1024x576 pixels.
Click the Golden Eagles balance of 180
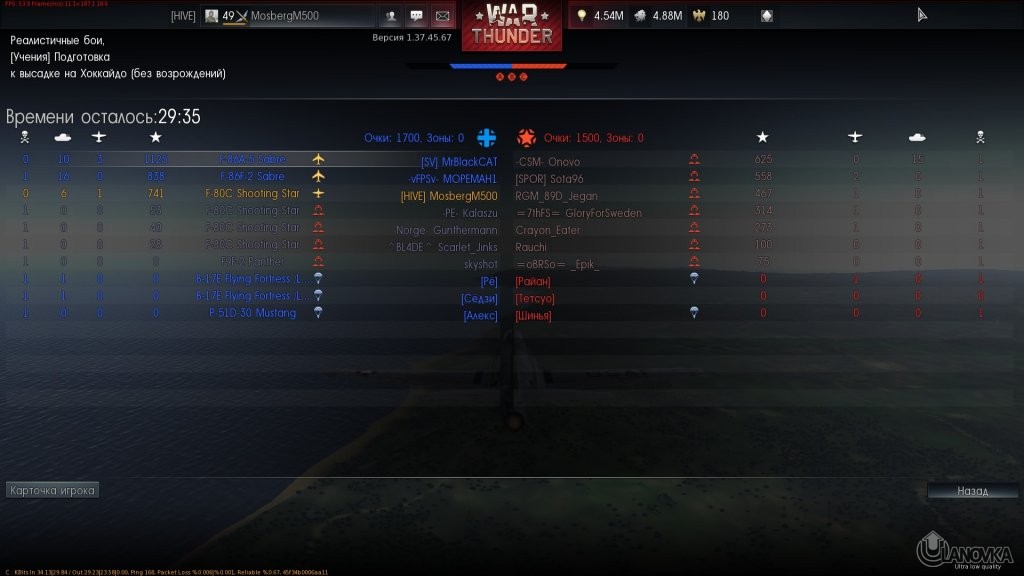[x=710, y=16]
